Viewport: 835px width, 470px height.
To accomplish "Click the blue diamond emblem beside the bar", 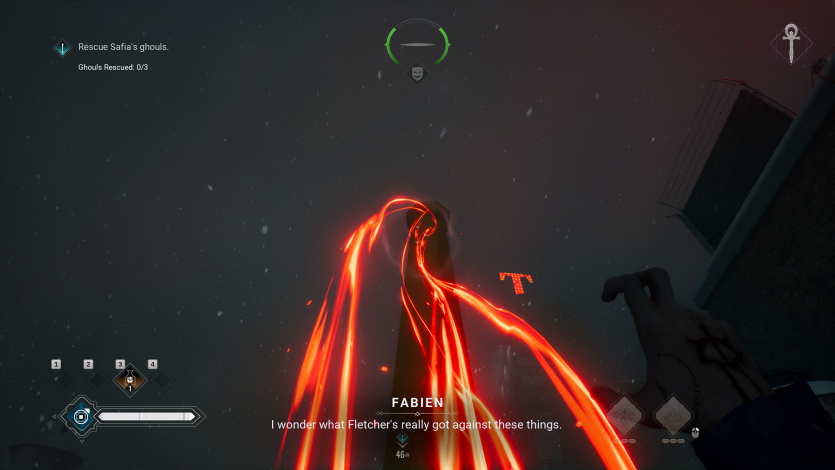I will tap(78, 415).
